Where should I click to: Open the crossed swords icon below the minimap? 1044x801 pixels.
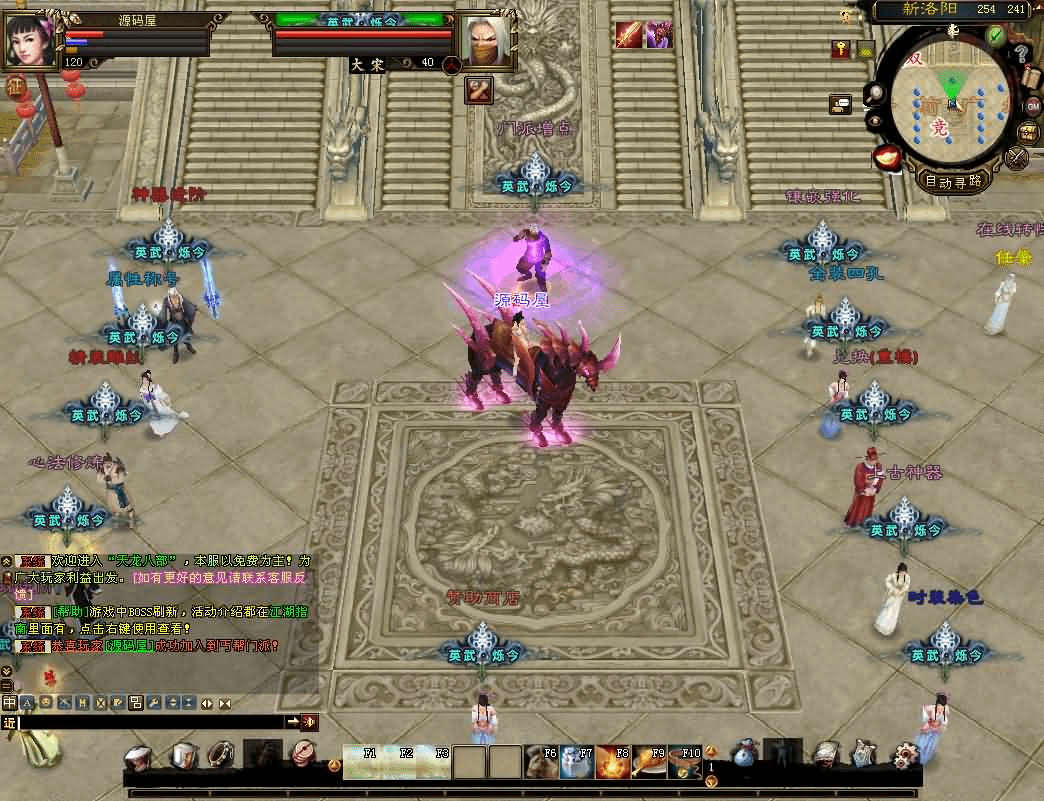[1017, 157]
